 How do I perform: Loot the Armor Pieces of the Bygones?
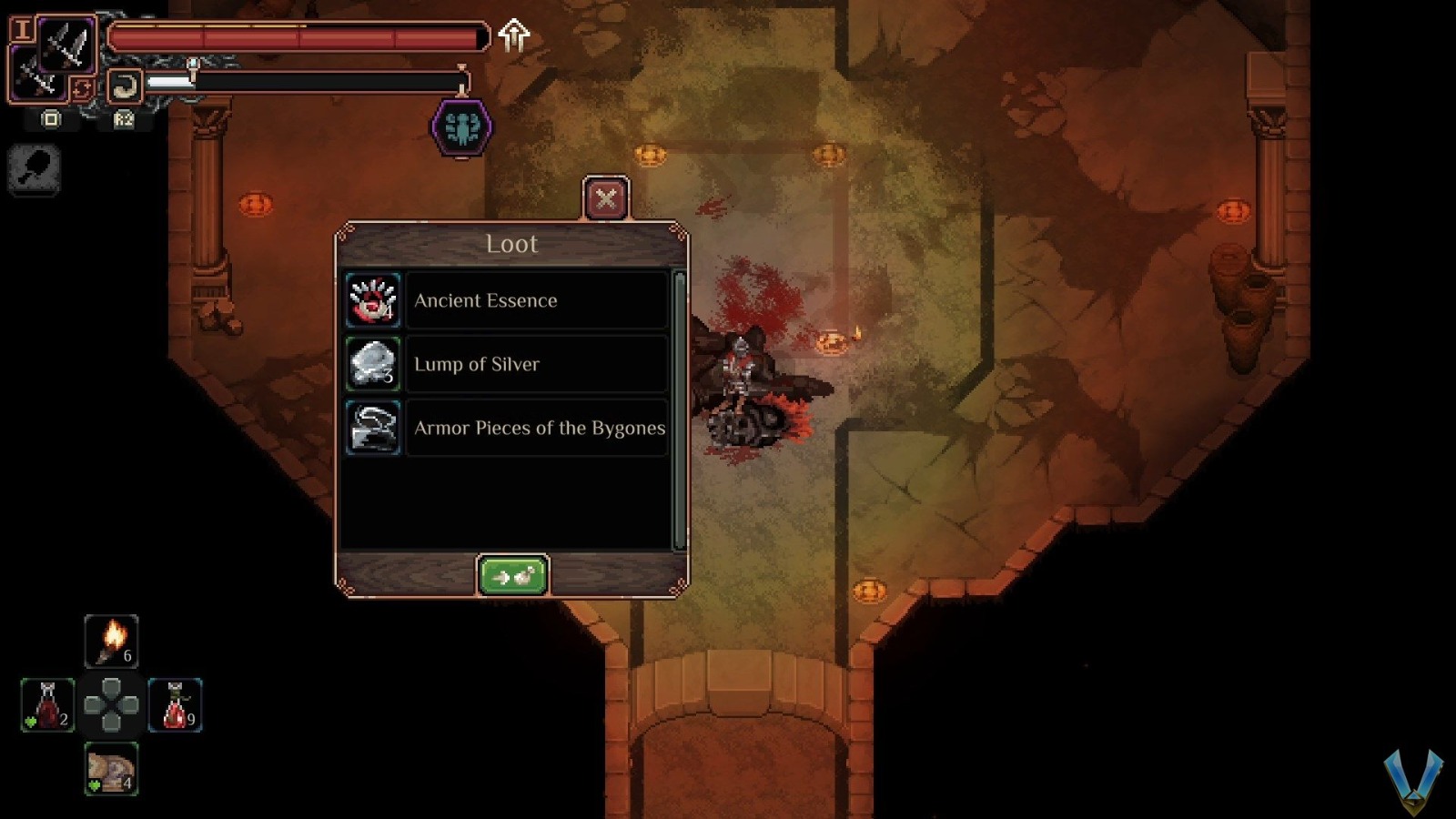tap(507, 428)
